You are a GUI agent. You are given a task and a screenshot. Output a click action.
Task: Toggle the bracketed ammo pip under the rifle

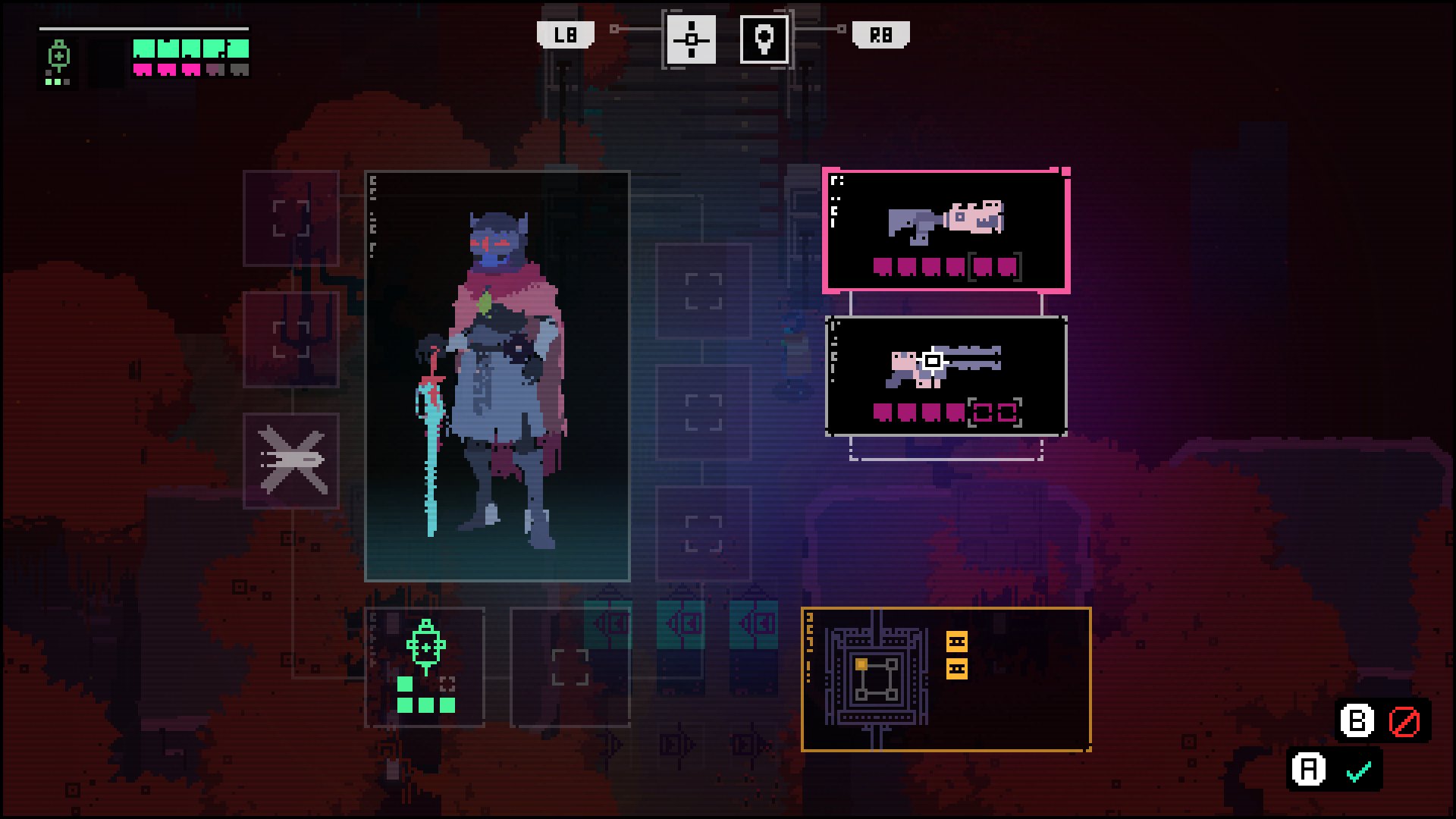click(x=981, y=412)
